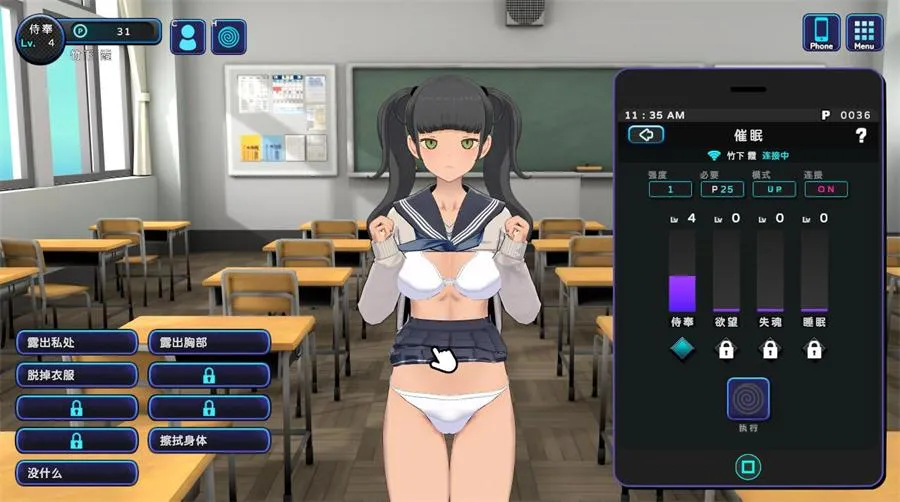Go back using the phone's arrow button

click(646, 135)
